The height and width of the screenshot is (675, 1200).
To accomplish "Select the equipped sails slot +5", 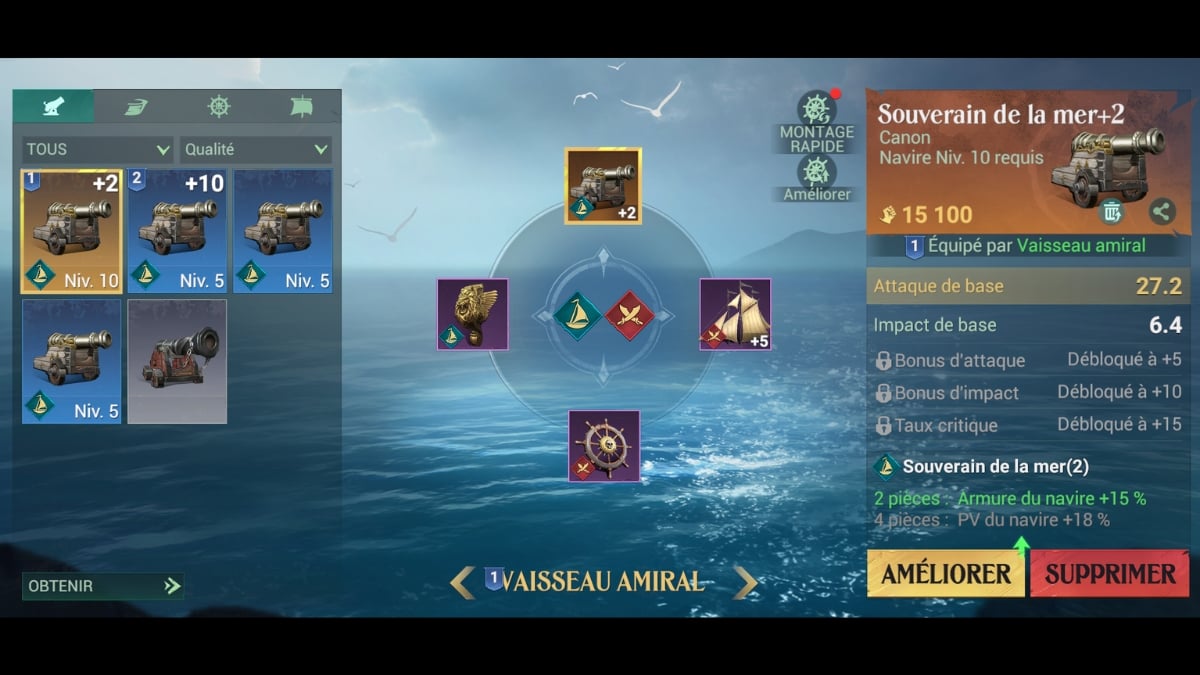I will [735, 314].
